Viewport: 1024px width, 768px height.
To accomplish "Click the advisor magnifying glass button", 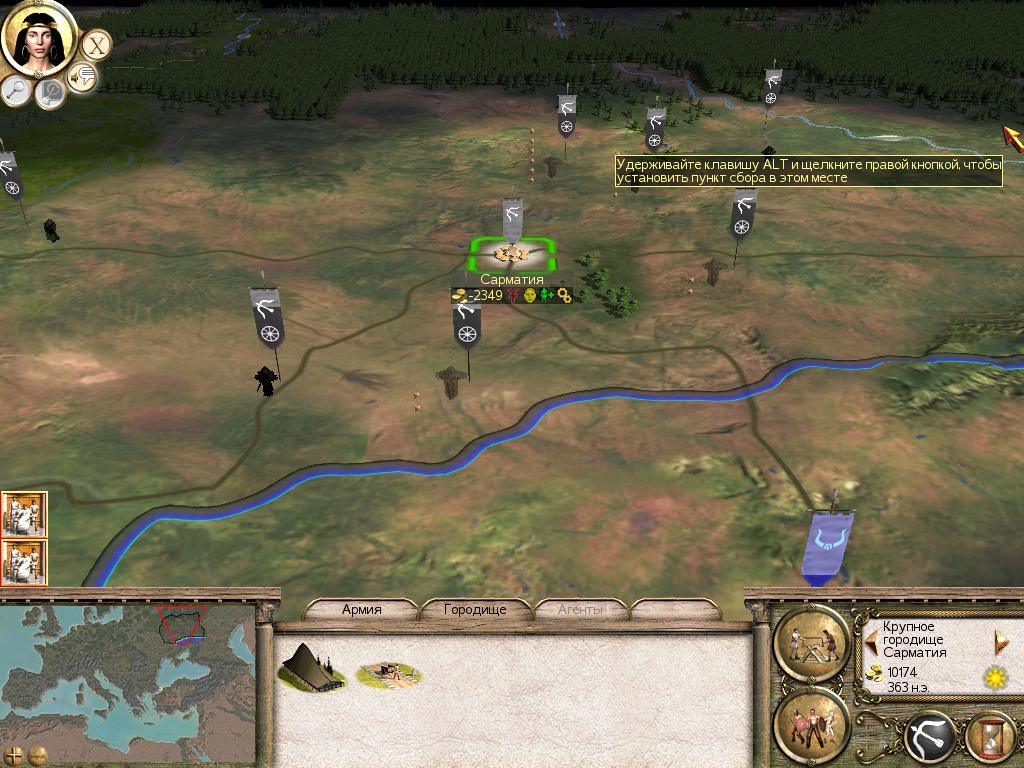I will tap(16, 91).
